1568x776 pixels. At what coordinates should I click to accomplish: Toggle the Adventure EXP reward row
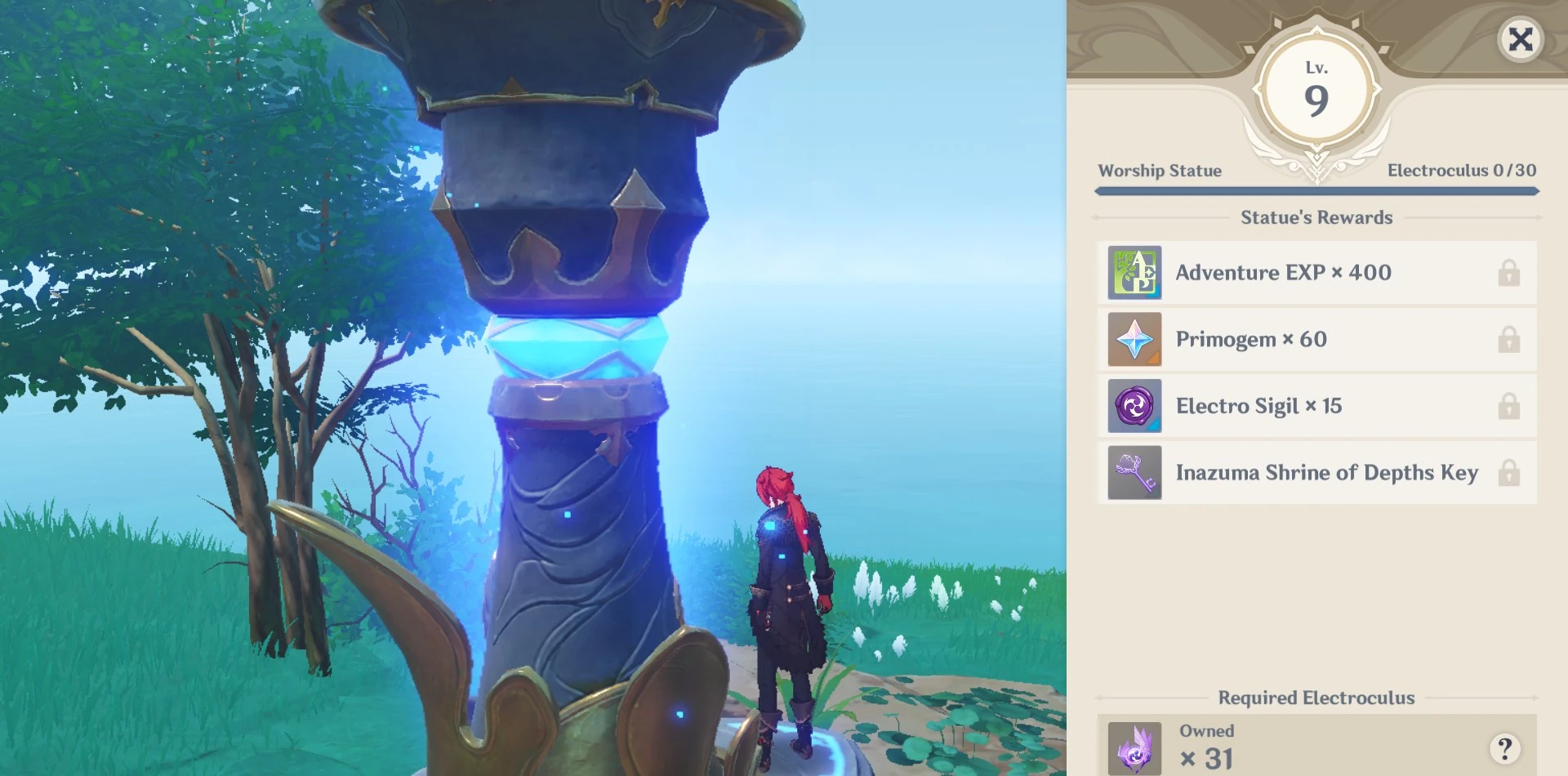tap(1316, 273)
